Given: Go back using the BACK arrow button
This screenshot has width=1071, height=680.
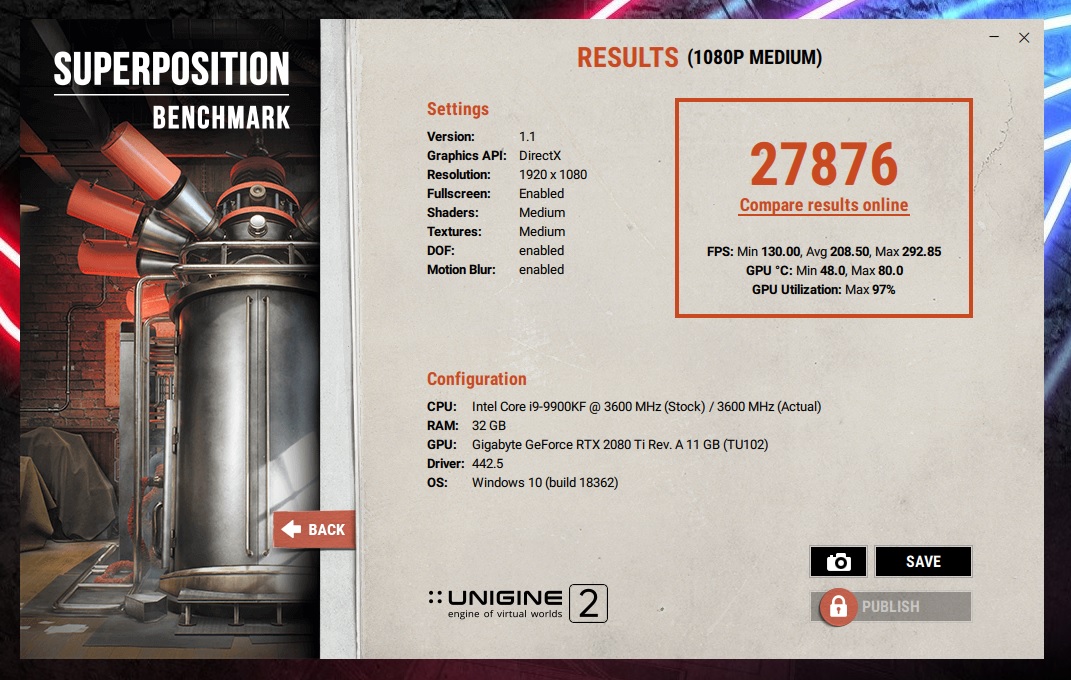Looking at the screenshot, I should [x=313, y=530].
